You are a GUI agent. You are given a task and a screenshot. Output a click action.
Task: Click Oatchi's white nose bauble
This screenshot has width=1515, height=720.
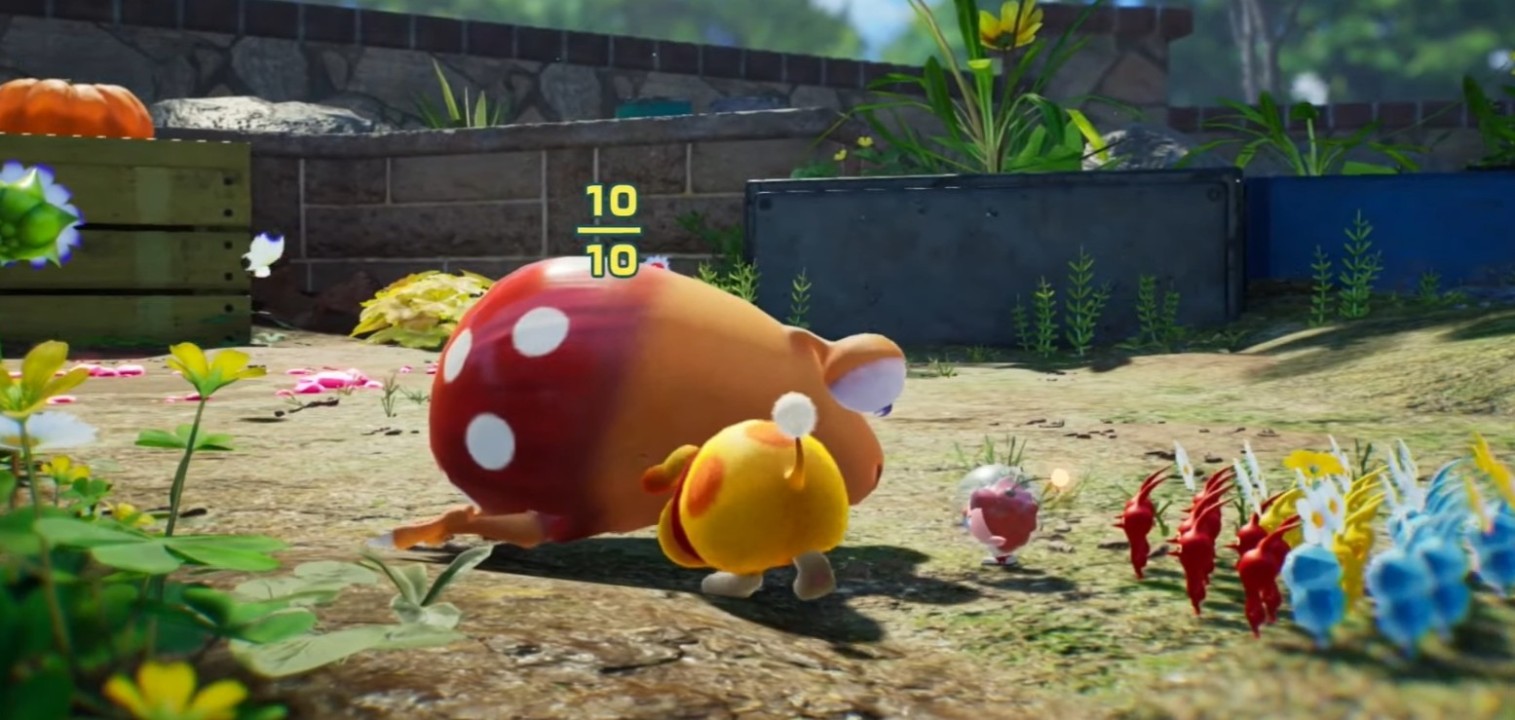795,413
